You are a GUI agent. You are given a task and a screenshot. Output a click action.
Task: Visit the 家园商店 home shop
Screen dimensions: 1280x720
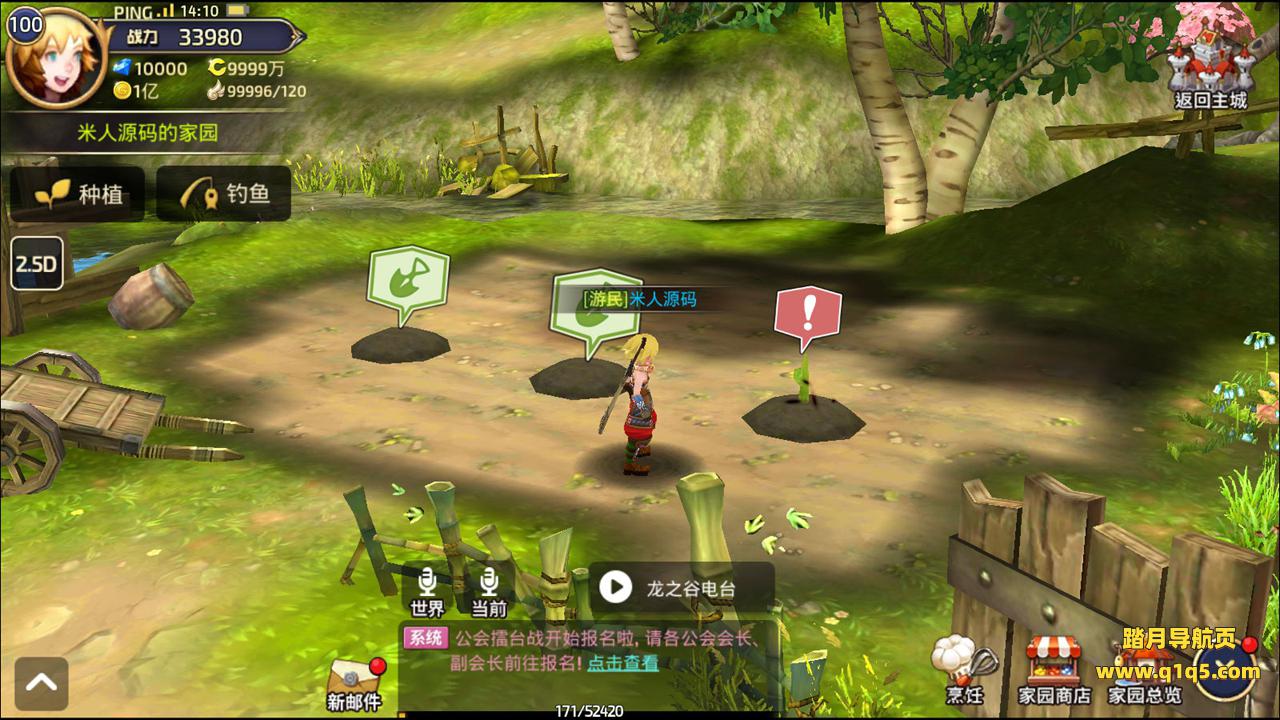1054,668
